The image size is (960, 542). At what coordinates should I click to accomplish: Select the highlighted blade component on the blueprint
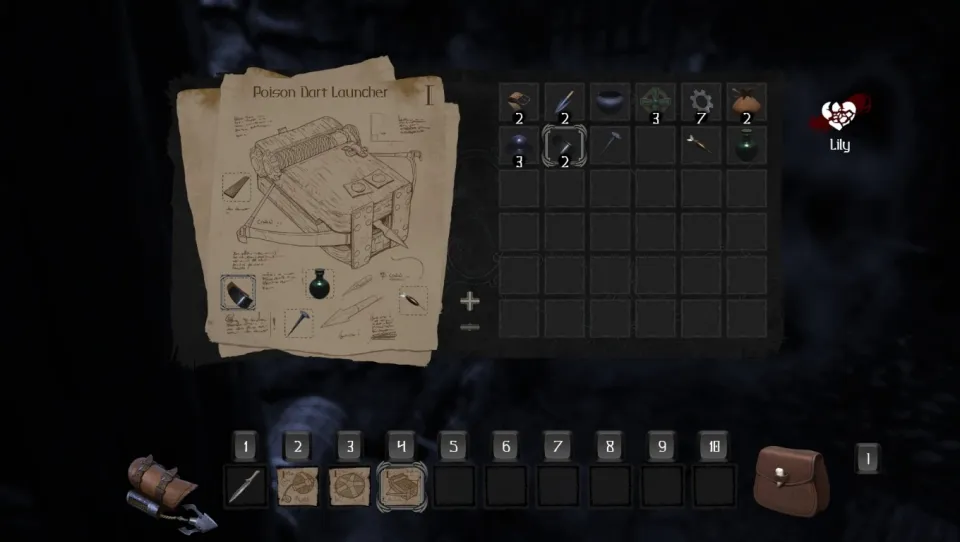coord(238,292)
